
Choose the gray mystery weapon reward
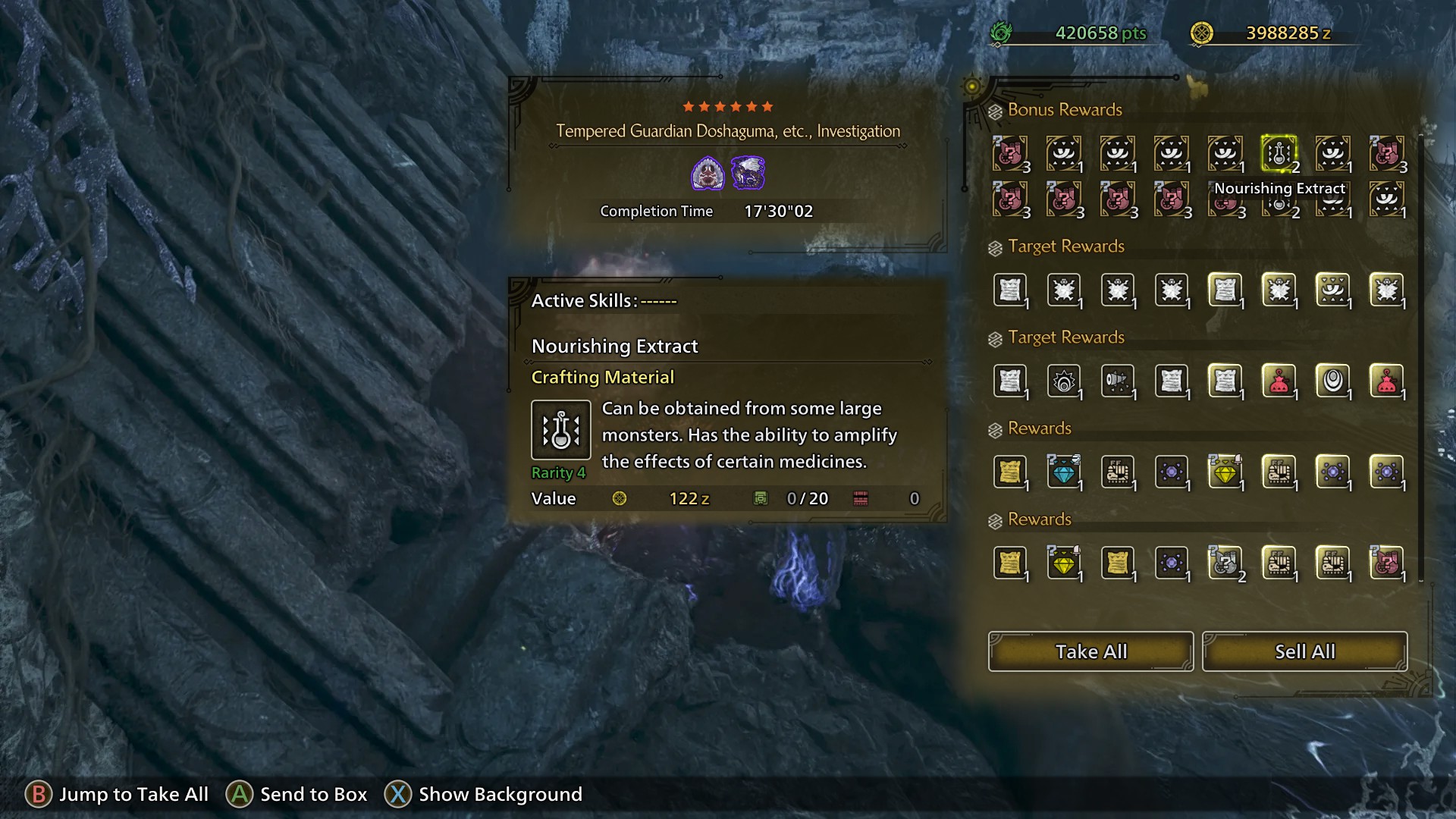tap(1225, 563)
